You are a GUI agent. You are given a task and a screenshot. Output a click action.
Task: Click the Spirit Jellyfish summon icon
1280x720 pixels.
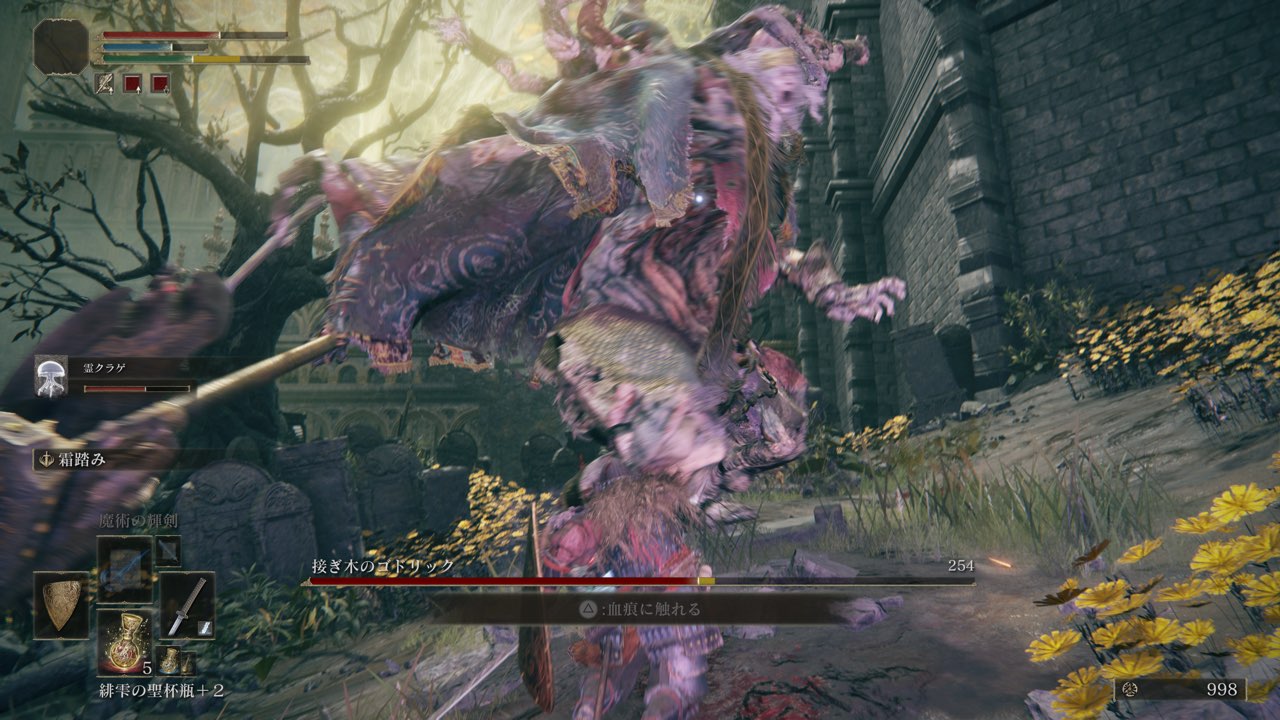51,373
